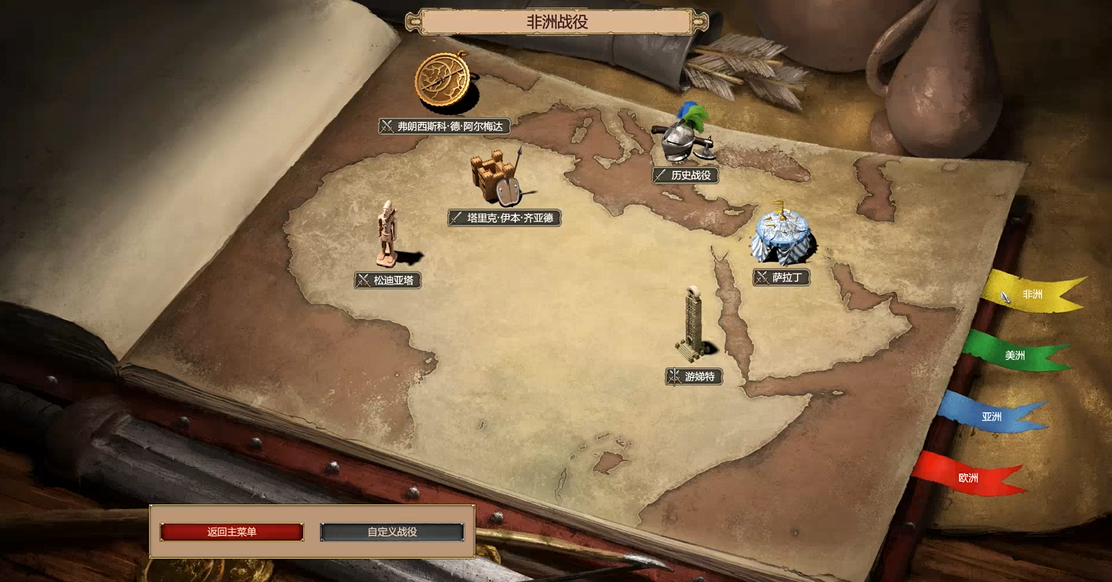Show the blue 亚洲 campaigns flag
Image resolution: width=1112 pixels, height=582 pixels.
point(990,415)
